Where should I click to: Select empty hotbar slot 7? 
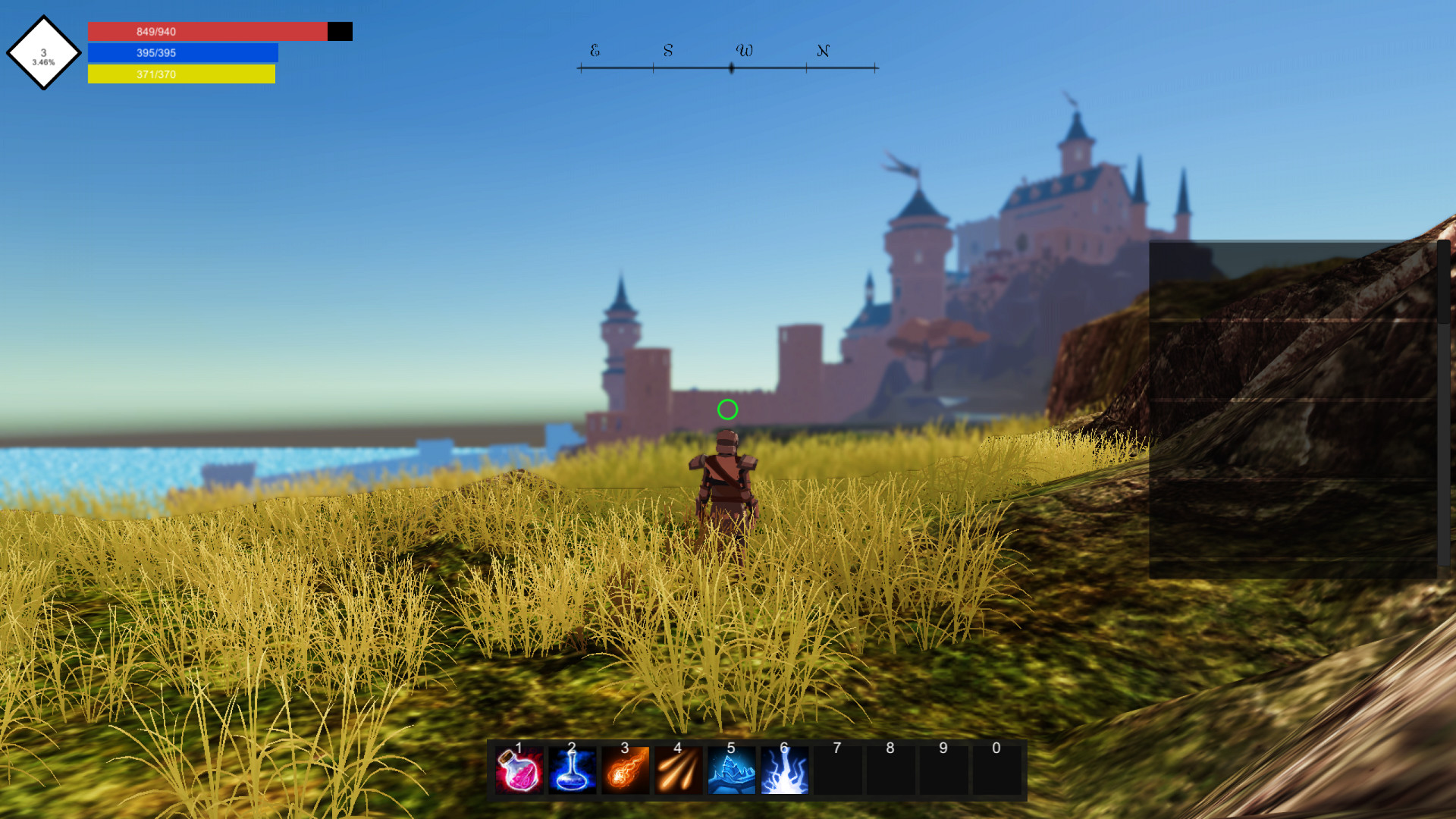tap(837, 768)
